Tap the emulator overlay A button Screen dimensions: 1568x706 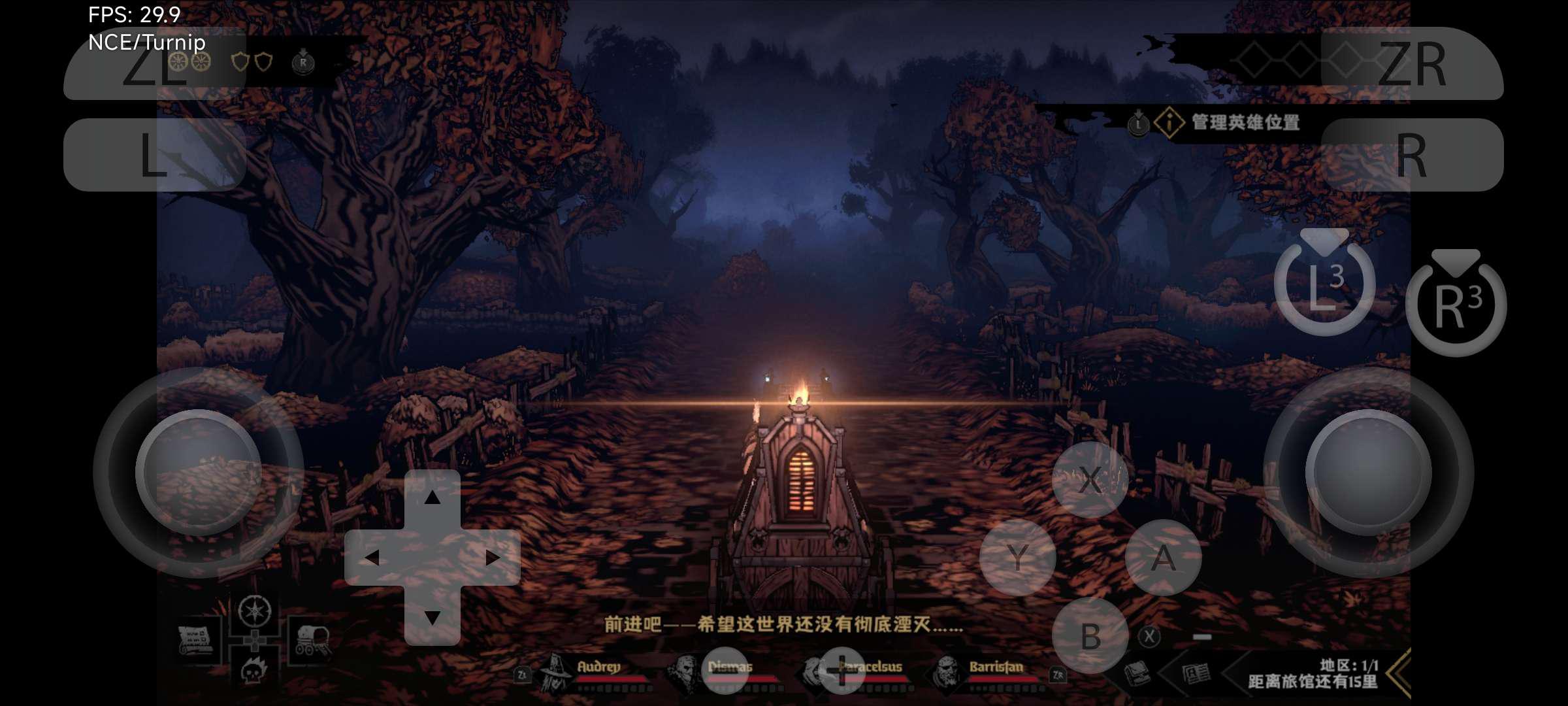coord(1163,558)
